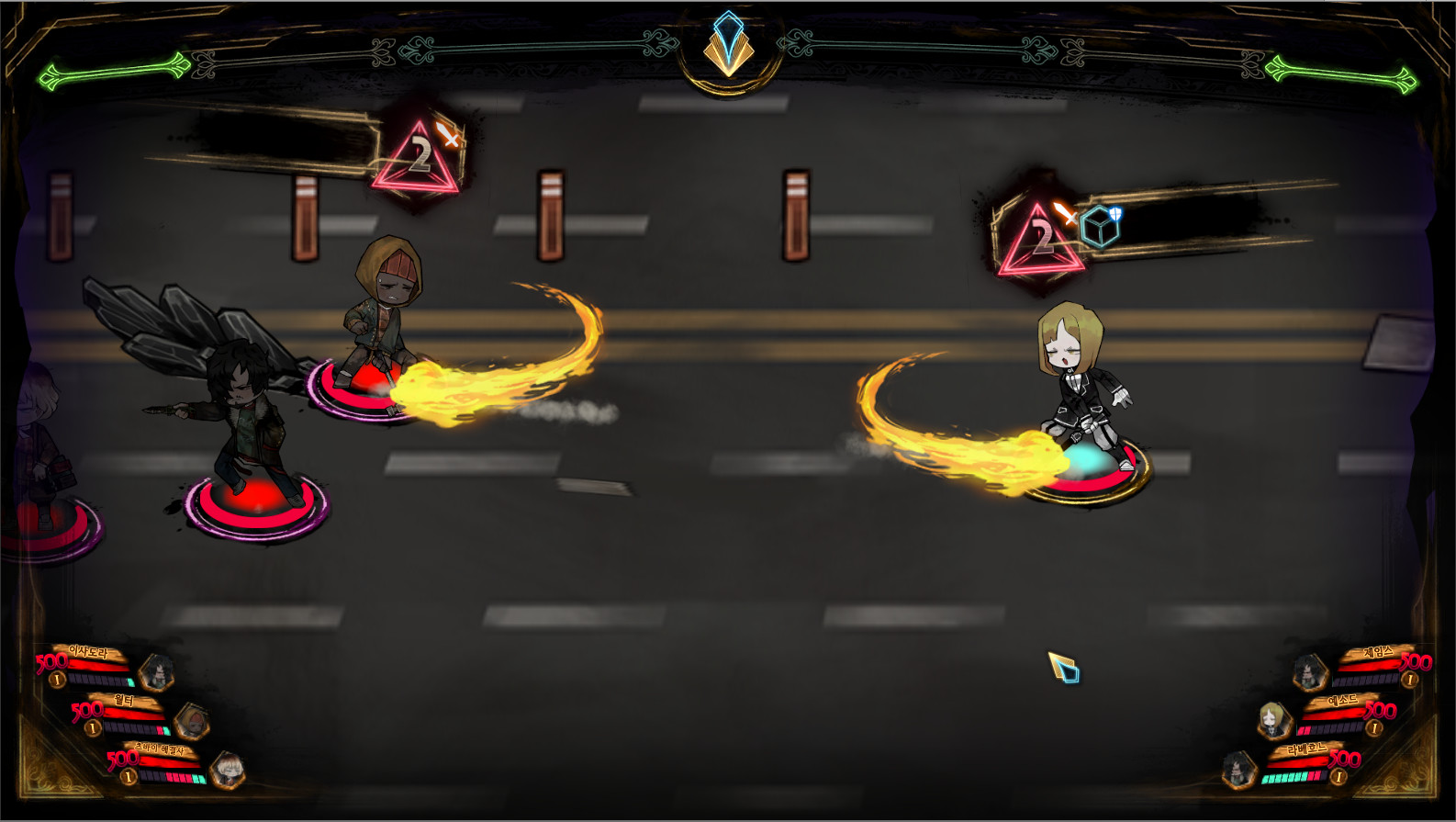Select Isadora's hexagonal portrait
The image size is (1456, 822).
(157, 673)
